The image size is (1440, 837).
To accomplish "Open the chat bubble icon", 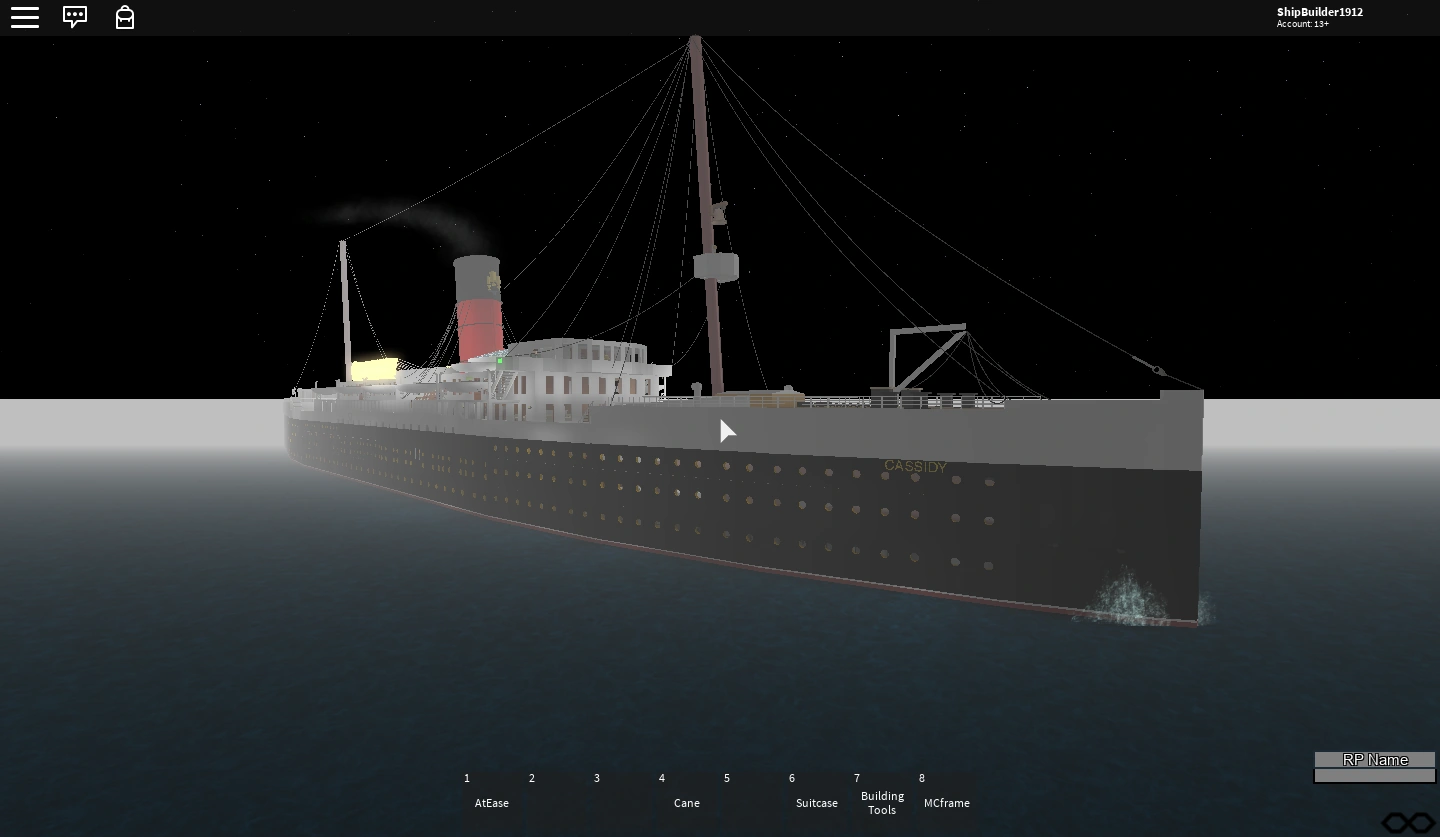I will point(75,17).
